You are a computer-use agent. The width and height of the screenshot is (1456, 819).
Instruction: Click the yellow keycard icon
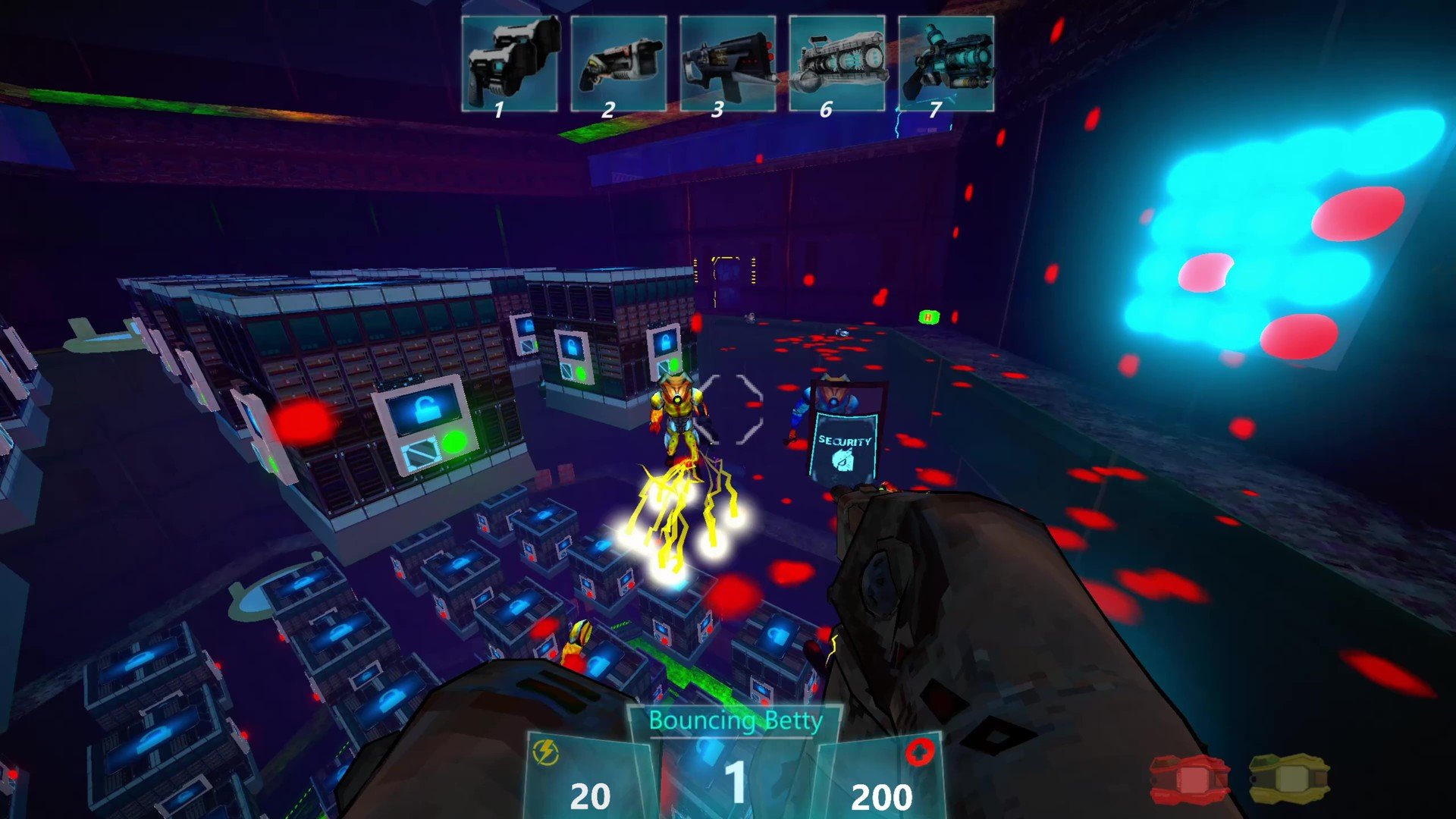(1289, 780)
